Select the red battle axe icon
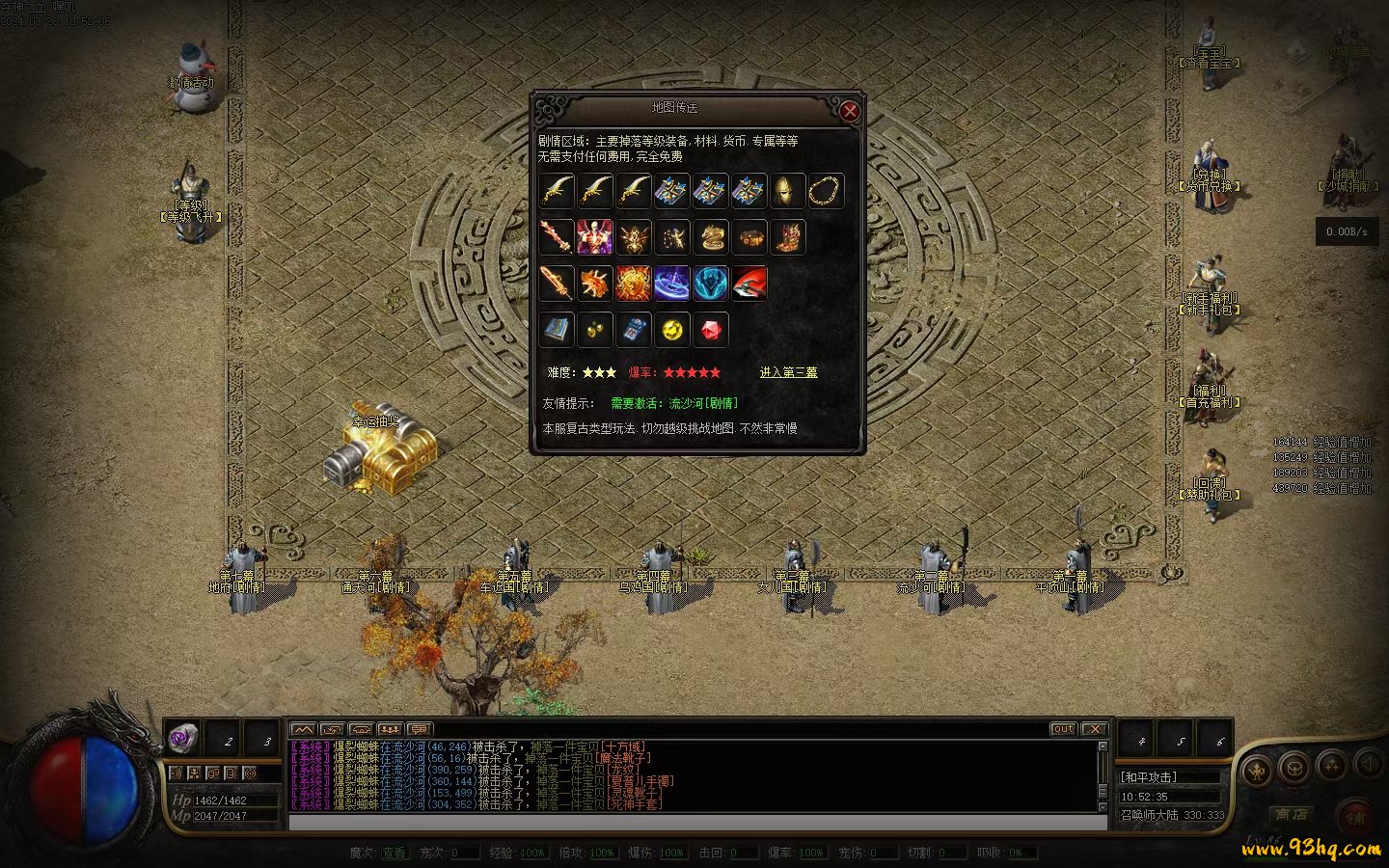The width and height of the screenshot is (1389, 868). [x=749, y=284]
